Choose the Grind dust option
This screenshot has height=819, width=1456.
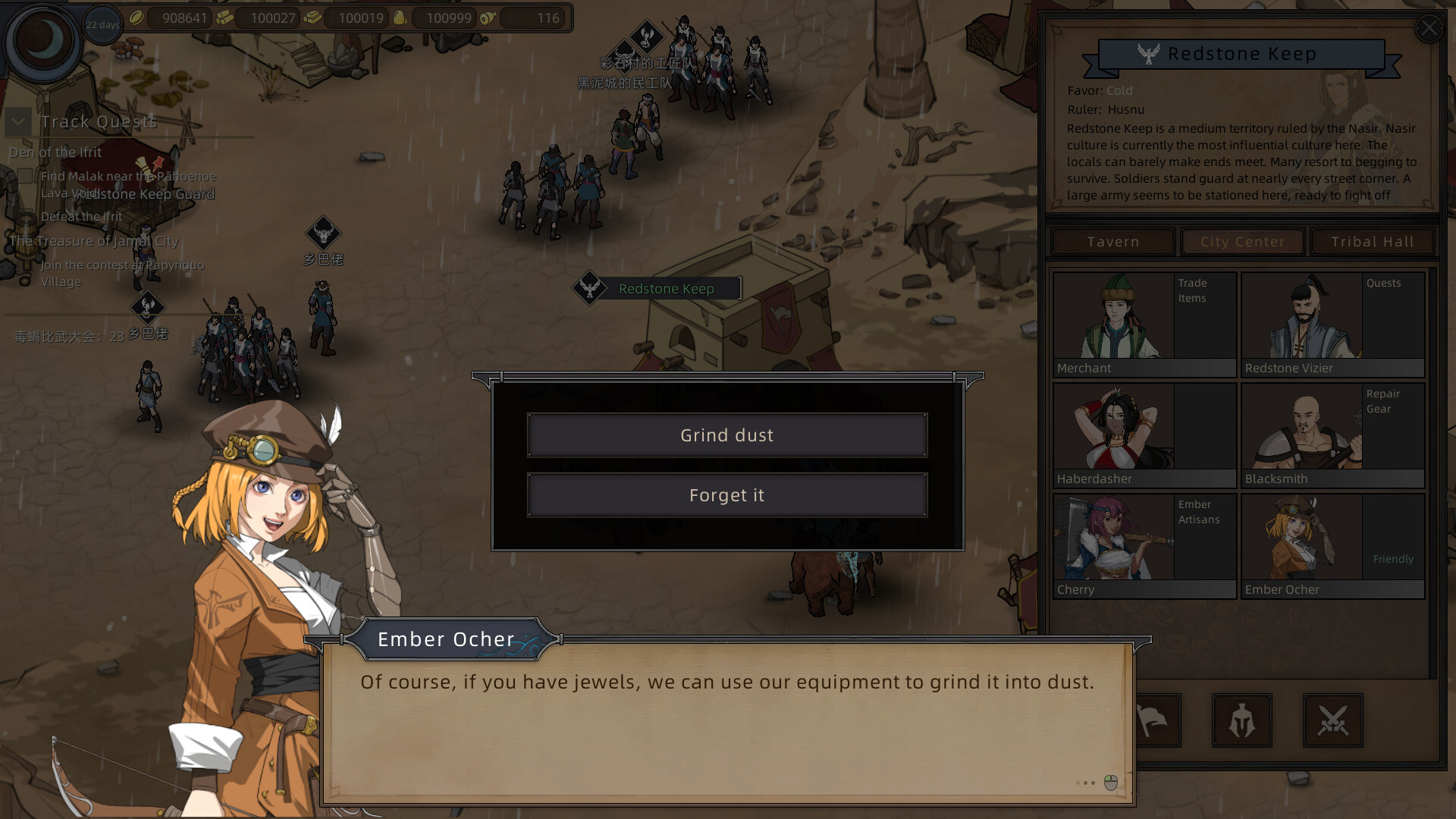[726, 435]
